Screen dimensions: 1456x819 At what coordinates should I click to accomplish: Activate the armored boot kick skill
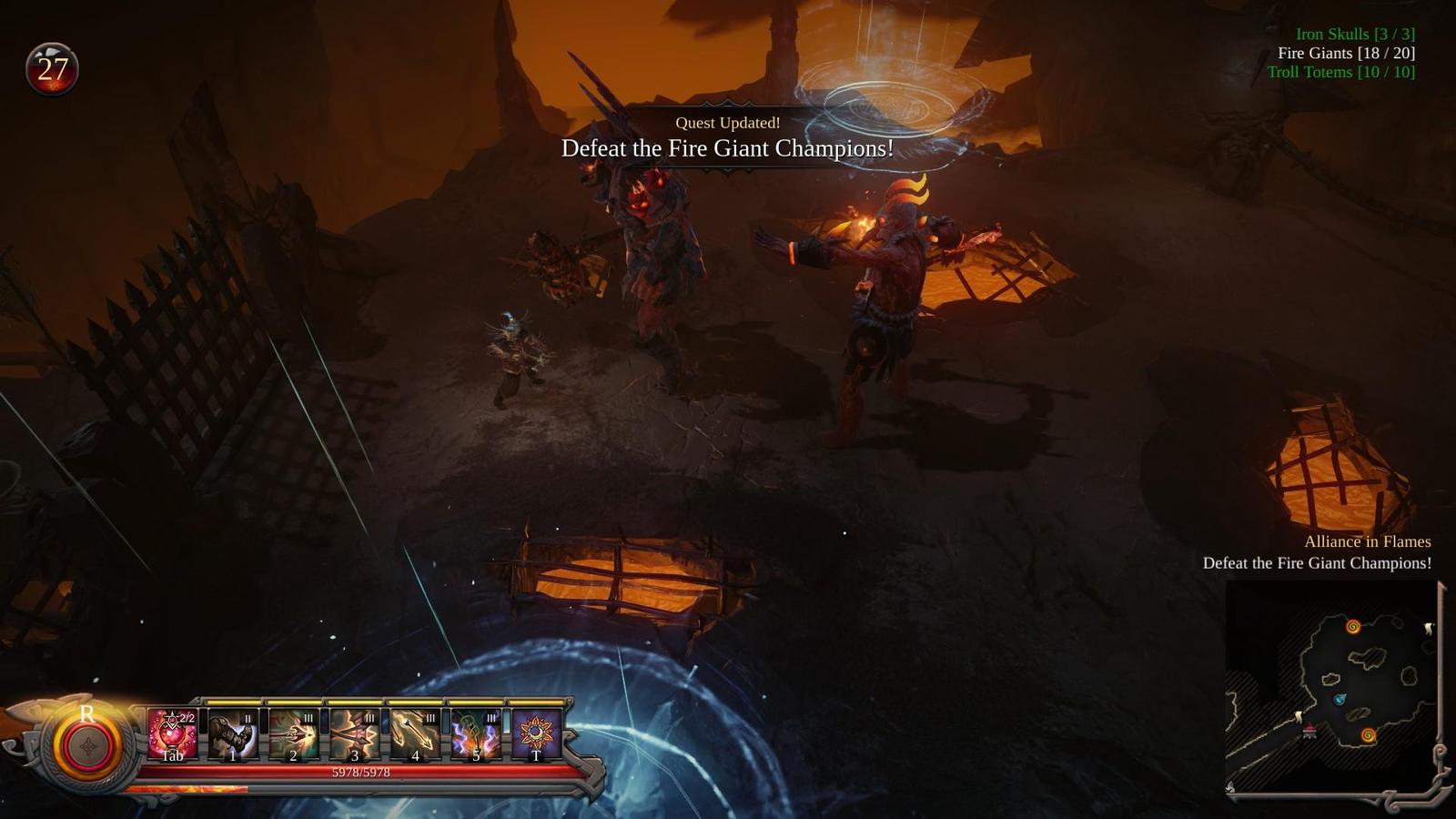point(233,734)
